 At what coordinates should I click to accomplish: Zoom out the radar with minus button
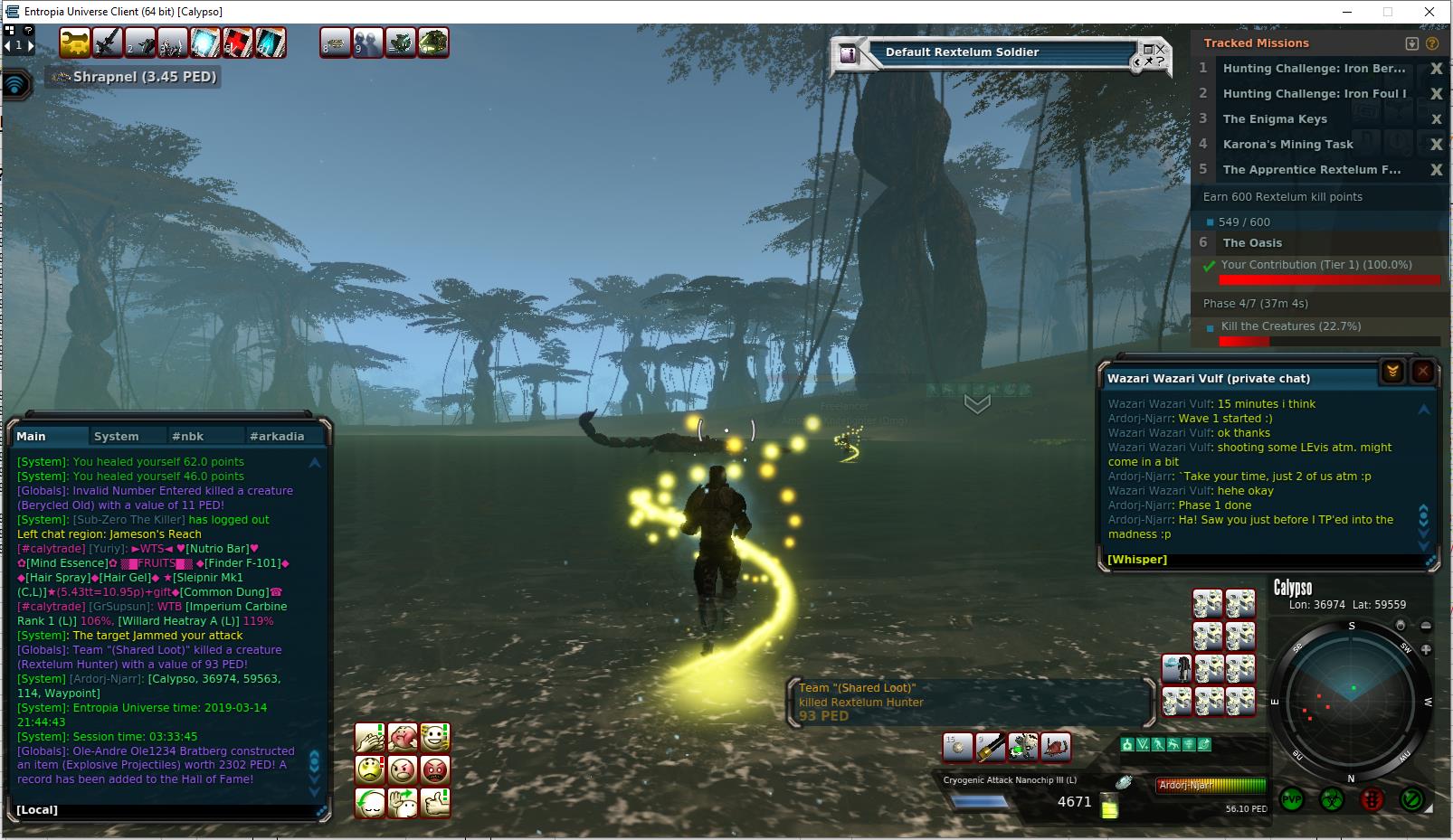[1426, 626]
